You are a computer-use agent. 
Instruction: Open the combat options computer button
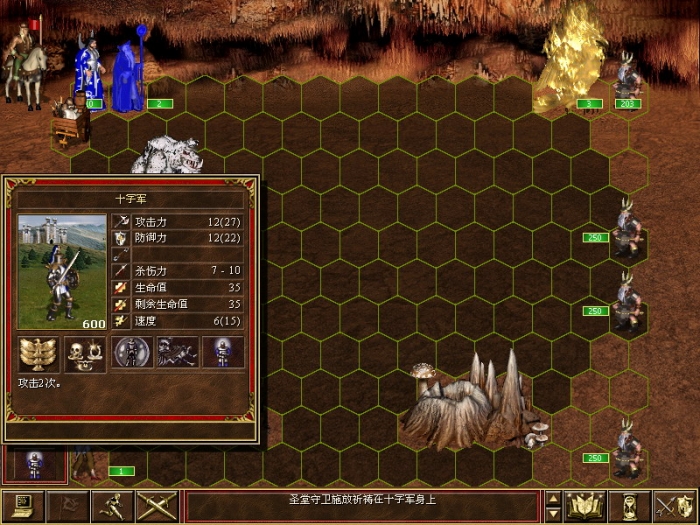point(23,506)
